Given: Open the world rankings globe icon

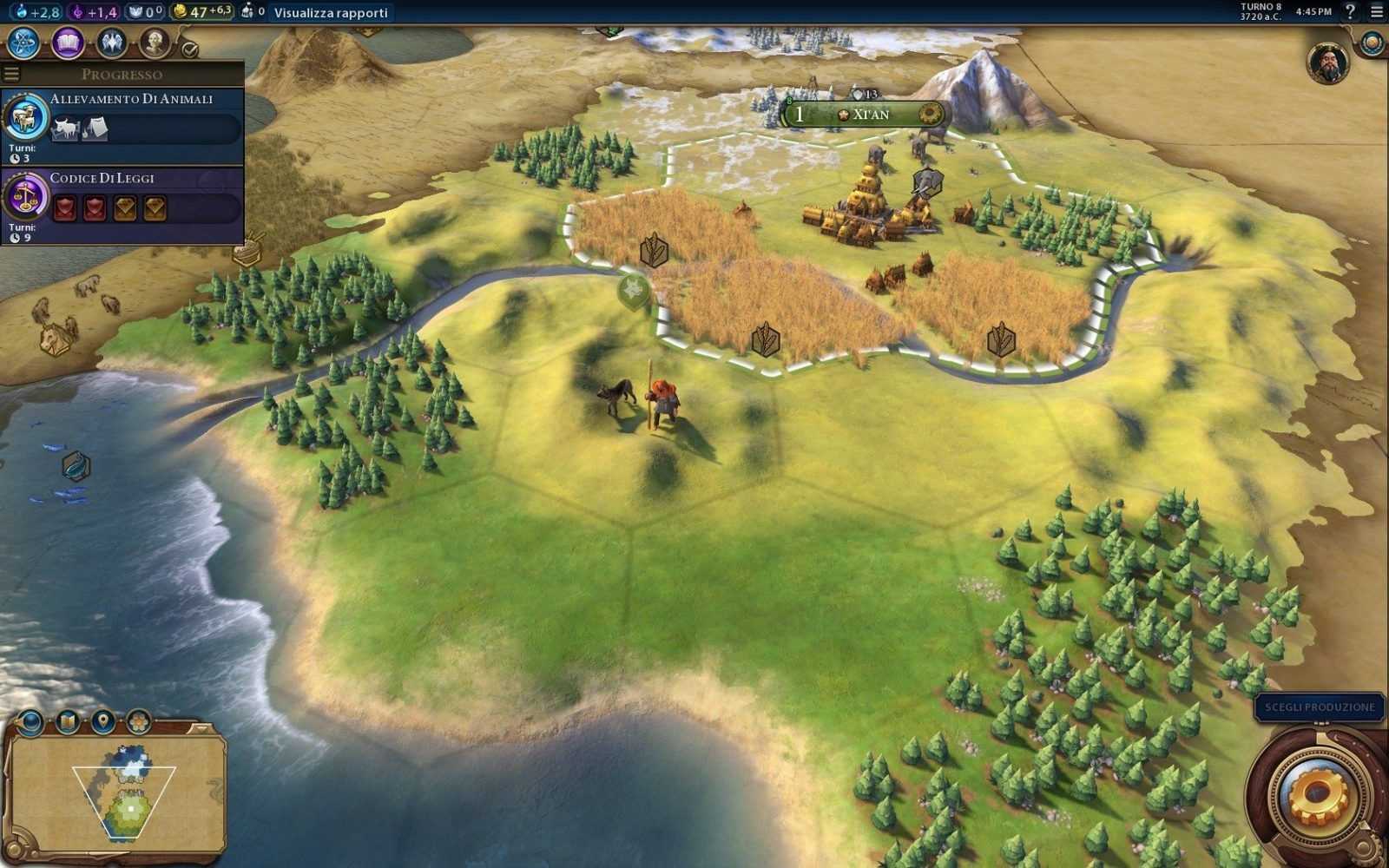Looking at the screenshot, I should click(x=1373, y=43).
